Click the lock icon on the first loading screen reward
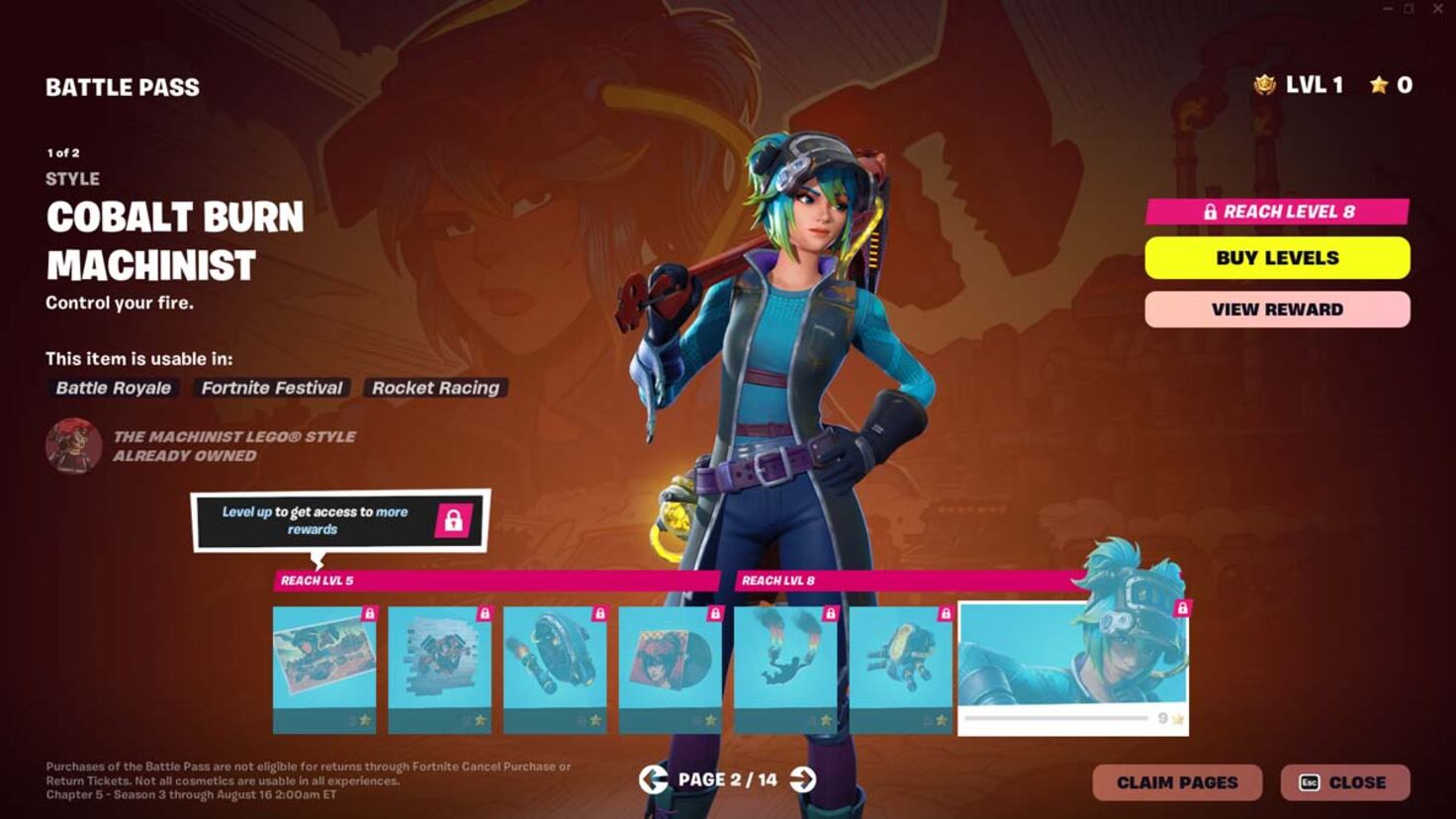The image size is (1456, 819). coord(370,613)
